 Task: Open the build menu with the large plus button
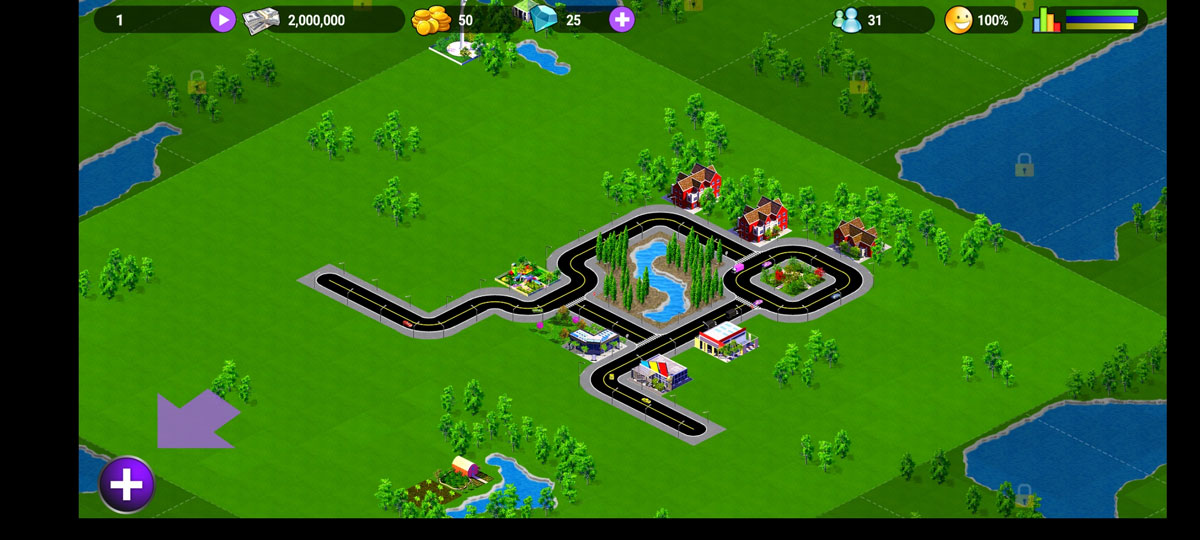(x=126, y=485)
